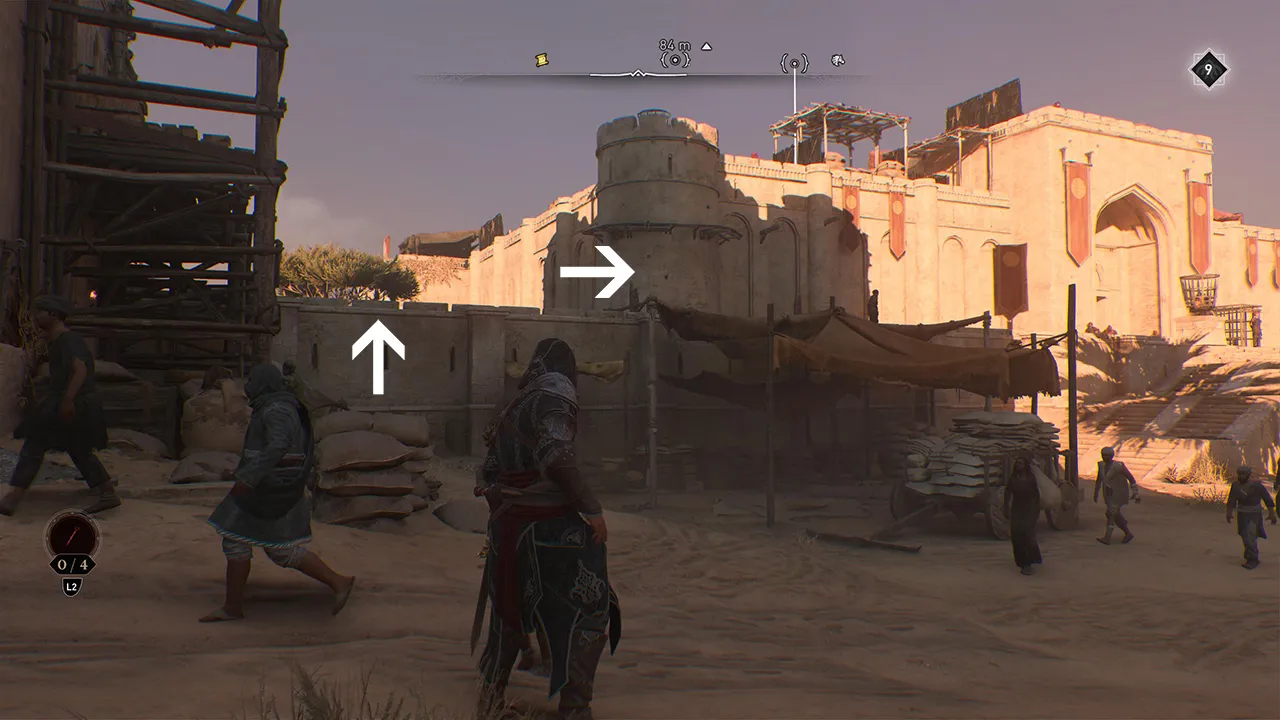Screen dimensions: 1280x720
Task: Click the chevron center mark of the compass
Action: [637, 73]
